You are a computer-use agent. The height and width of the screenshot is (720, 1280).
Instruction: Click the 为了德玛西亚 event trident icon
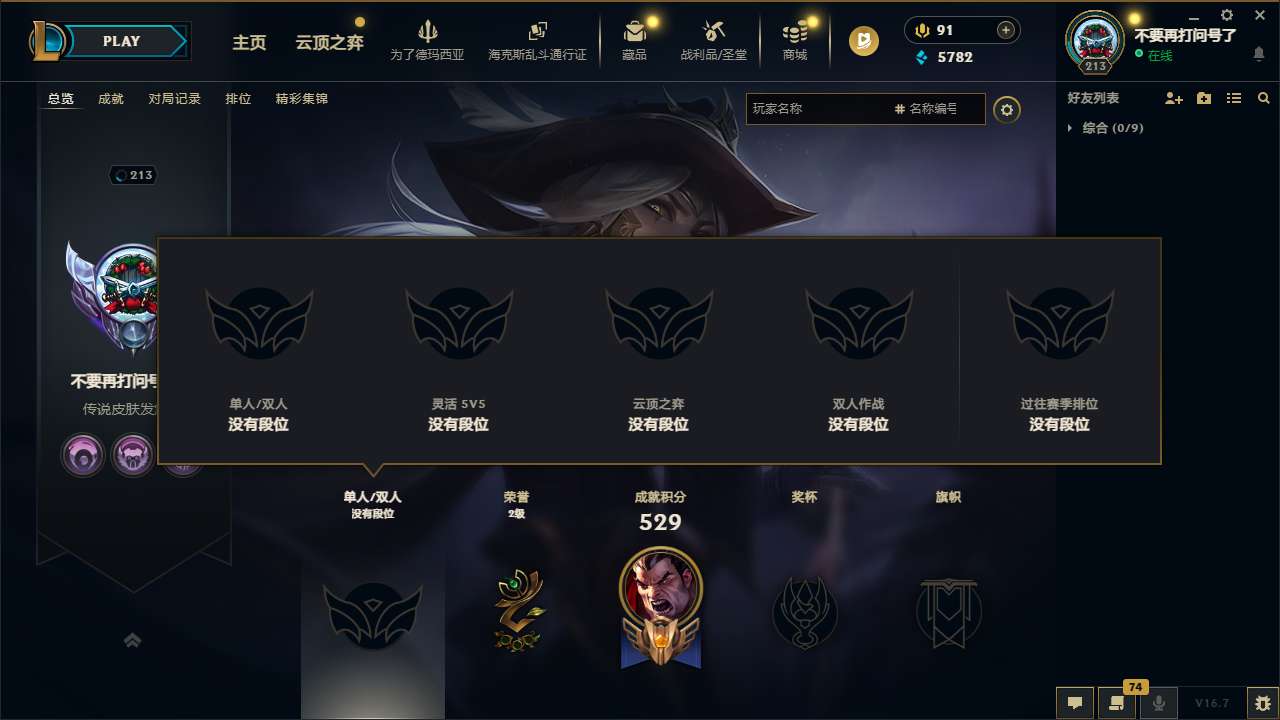click(x=428, y=32)
